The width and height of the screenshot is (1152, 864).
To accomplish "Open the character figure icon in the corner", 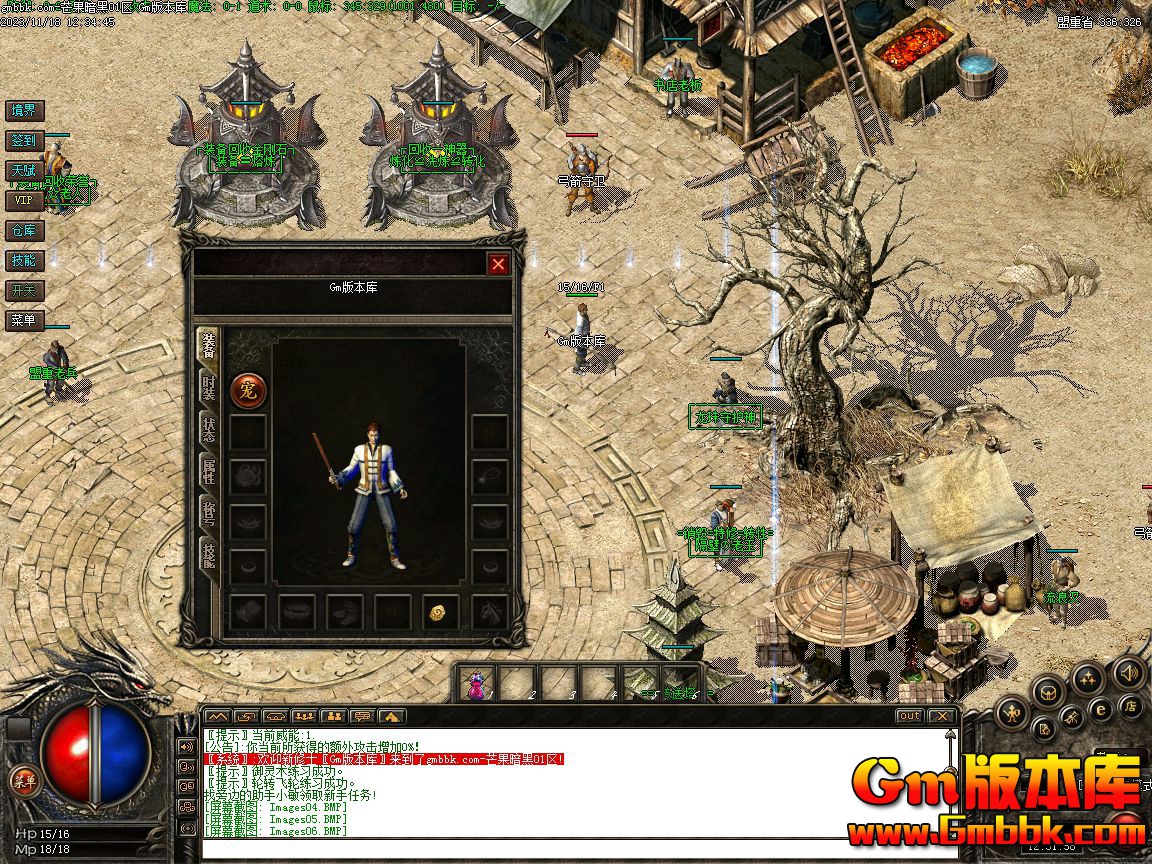I will 1012,713.
